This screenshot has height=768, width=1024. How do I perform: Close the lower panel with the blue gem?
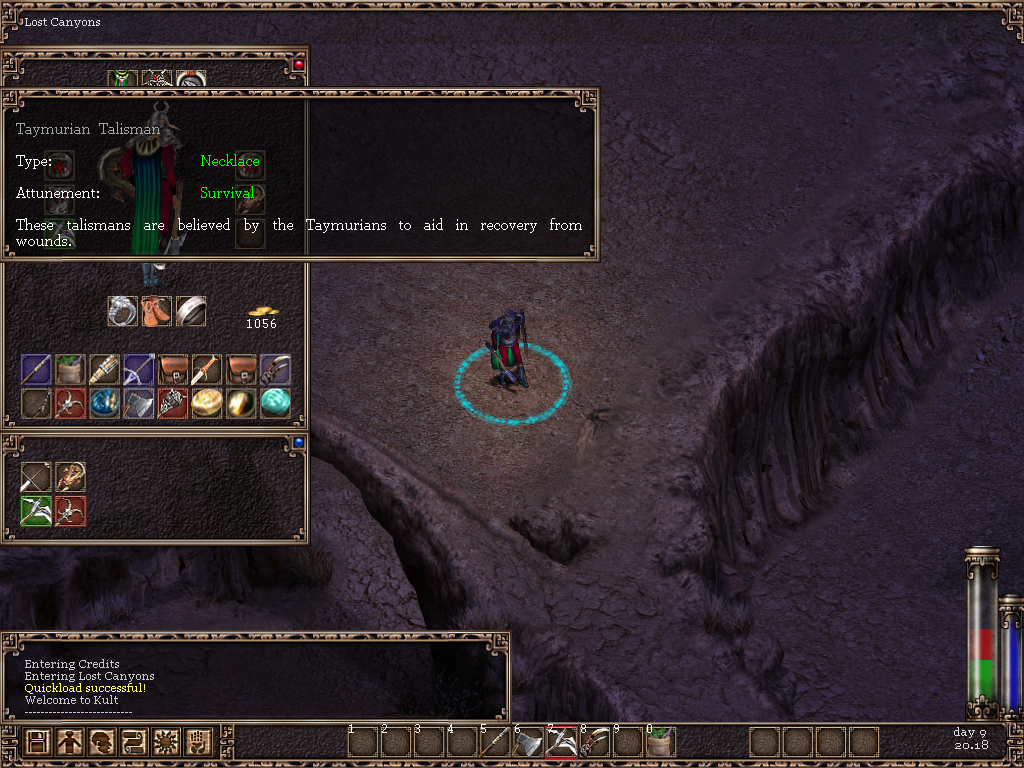tap(298, 441)
